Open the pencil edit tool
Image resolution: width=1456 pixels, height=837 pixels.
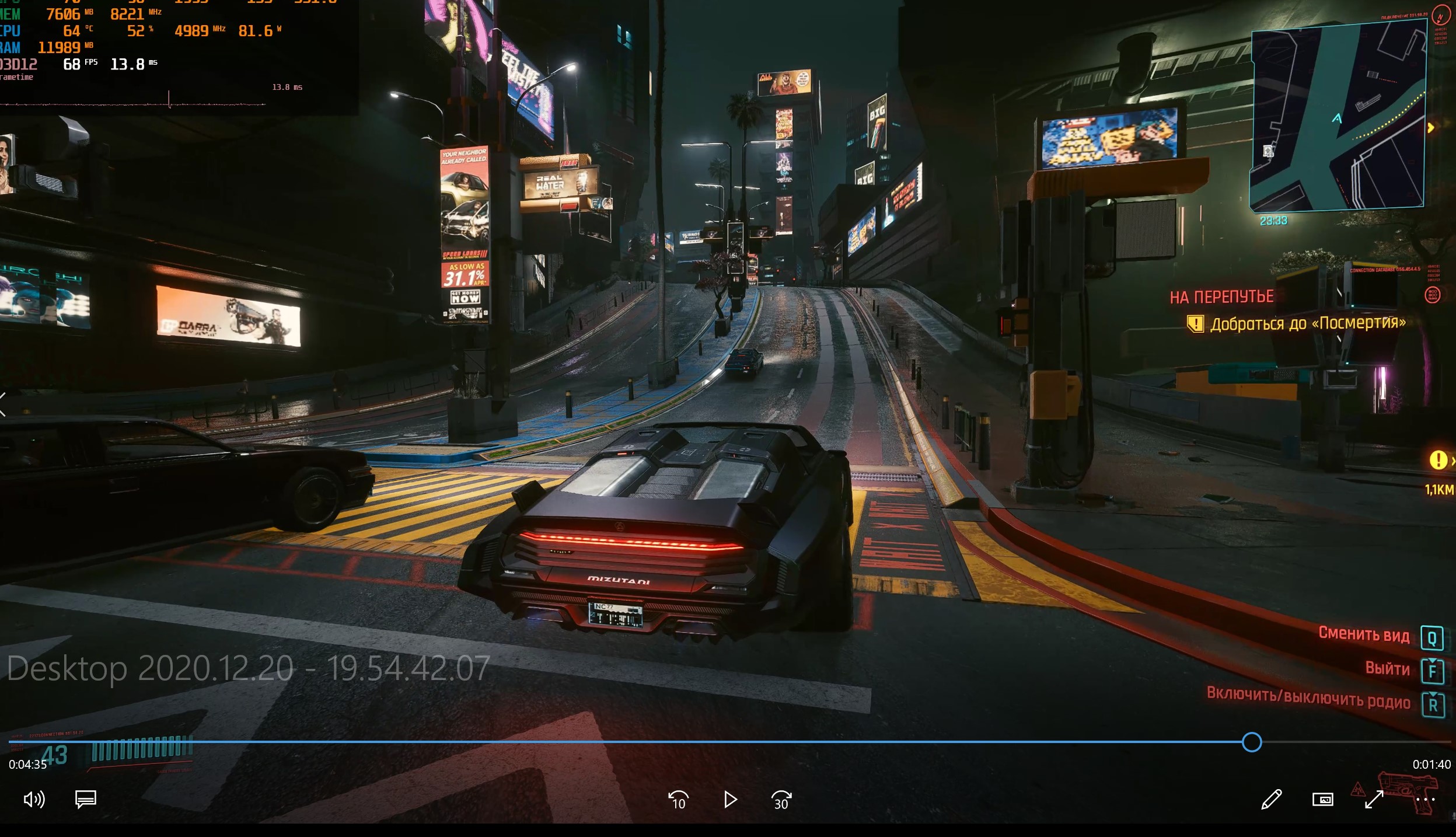[x=1271, y=800]
